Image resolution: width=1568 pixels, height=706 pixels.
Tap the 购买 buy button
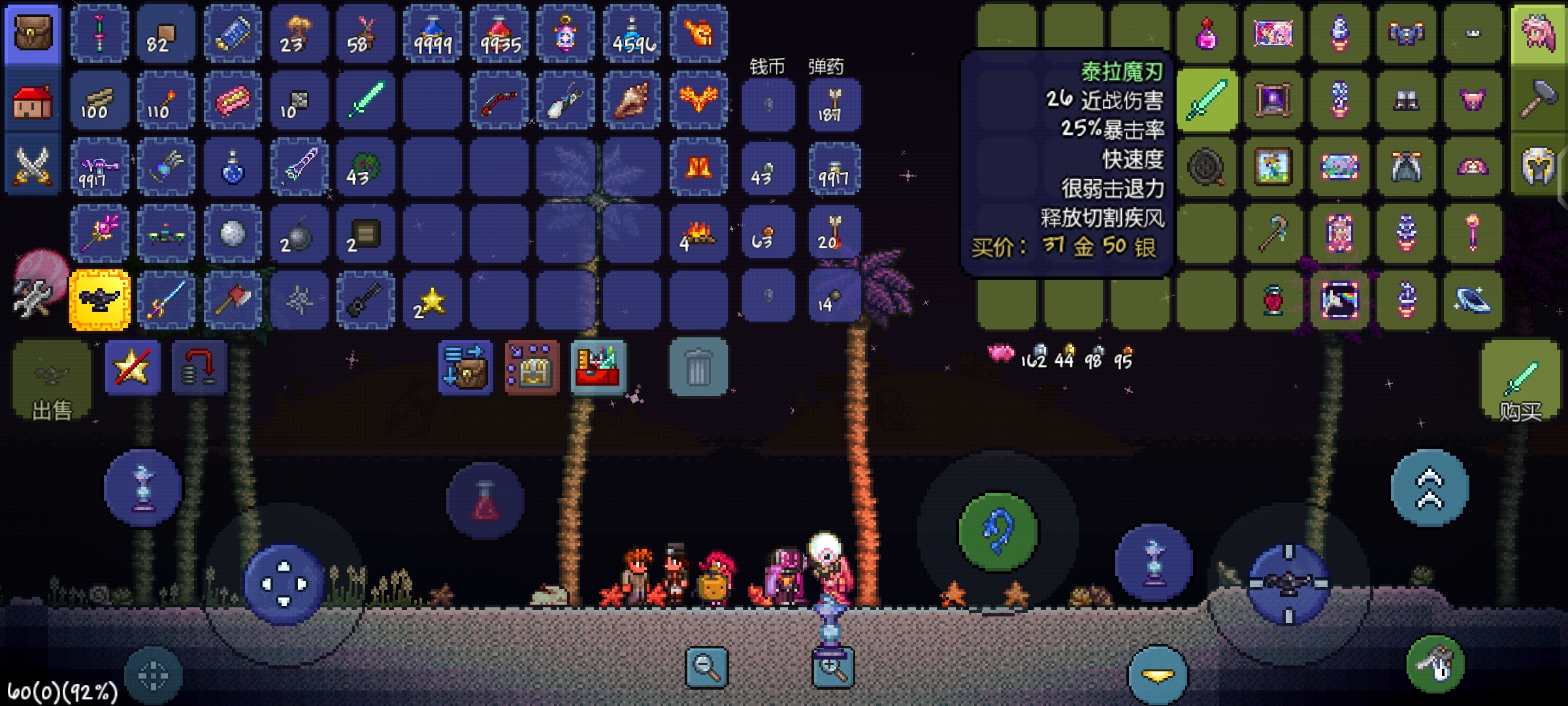1520,381
